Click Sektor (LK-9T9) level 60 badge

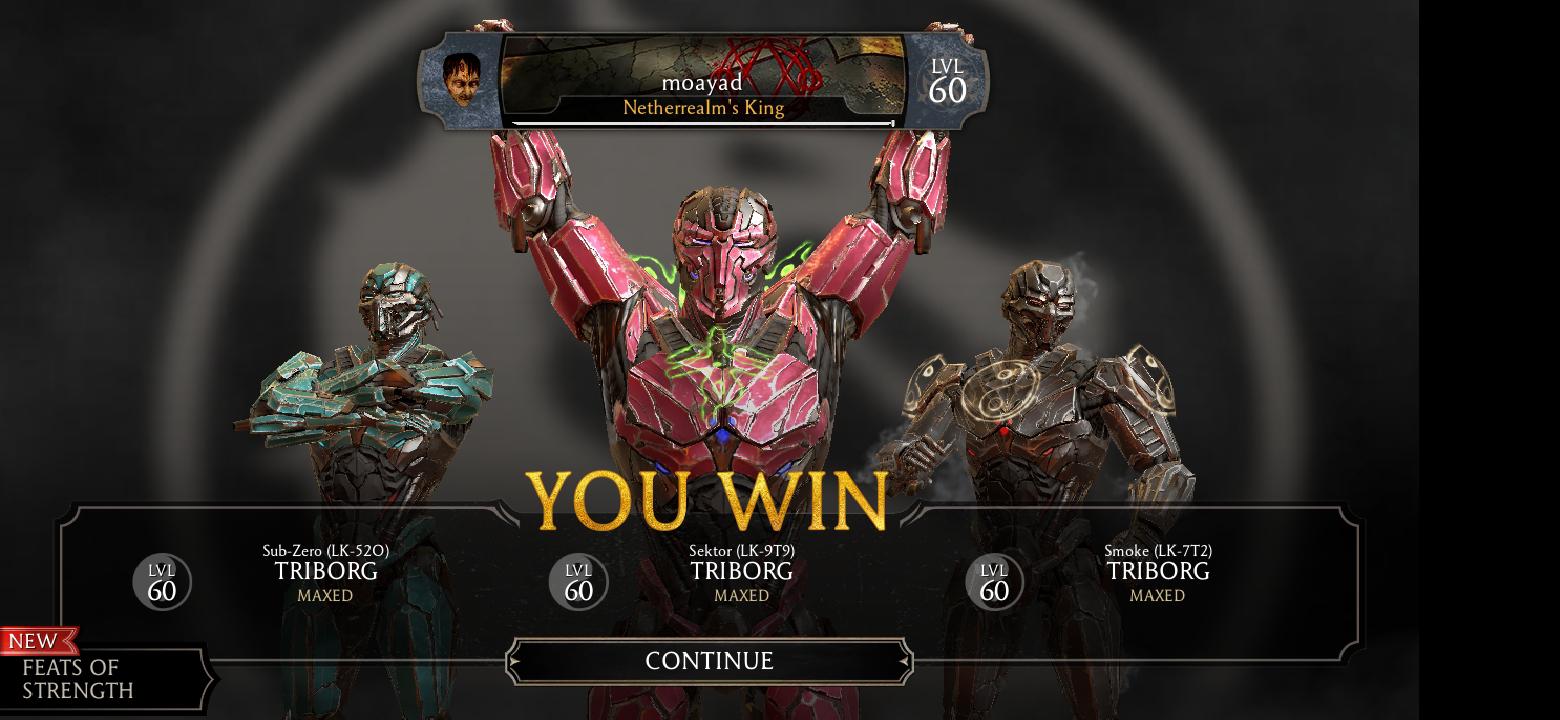tap(577, 581)
